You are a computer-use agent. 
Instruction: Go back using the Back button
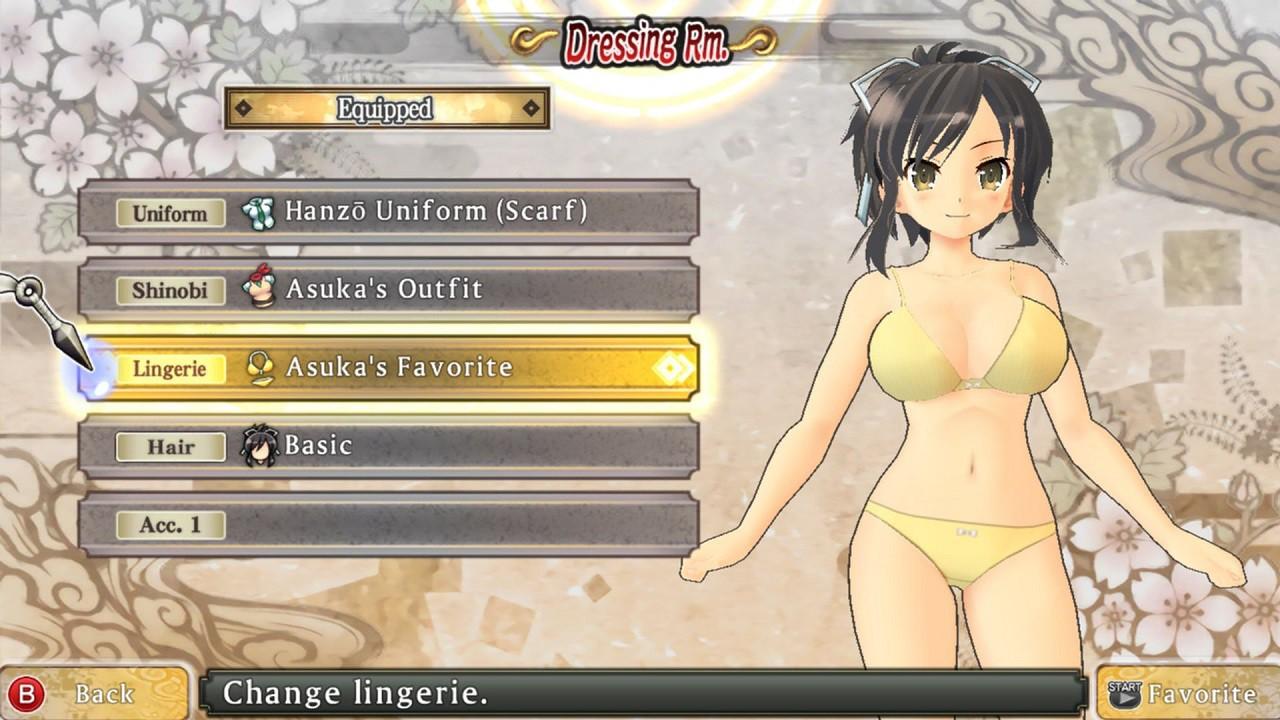[x=92, y=693]
